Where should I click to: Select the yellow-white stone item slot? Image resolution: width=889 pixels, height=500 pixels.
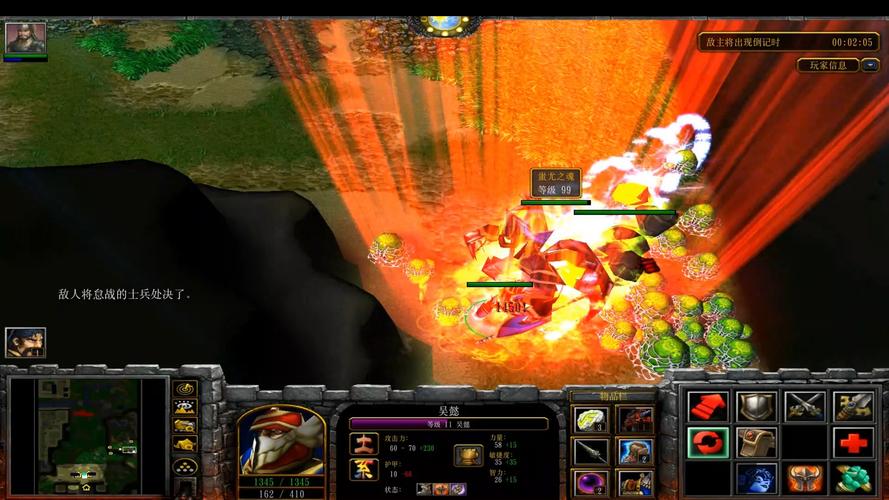click(590, 419)
